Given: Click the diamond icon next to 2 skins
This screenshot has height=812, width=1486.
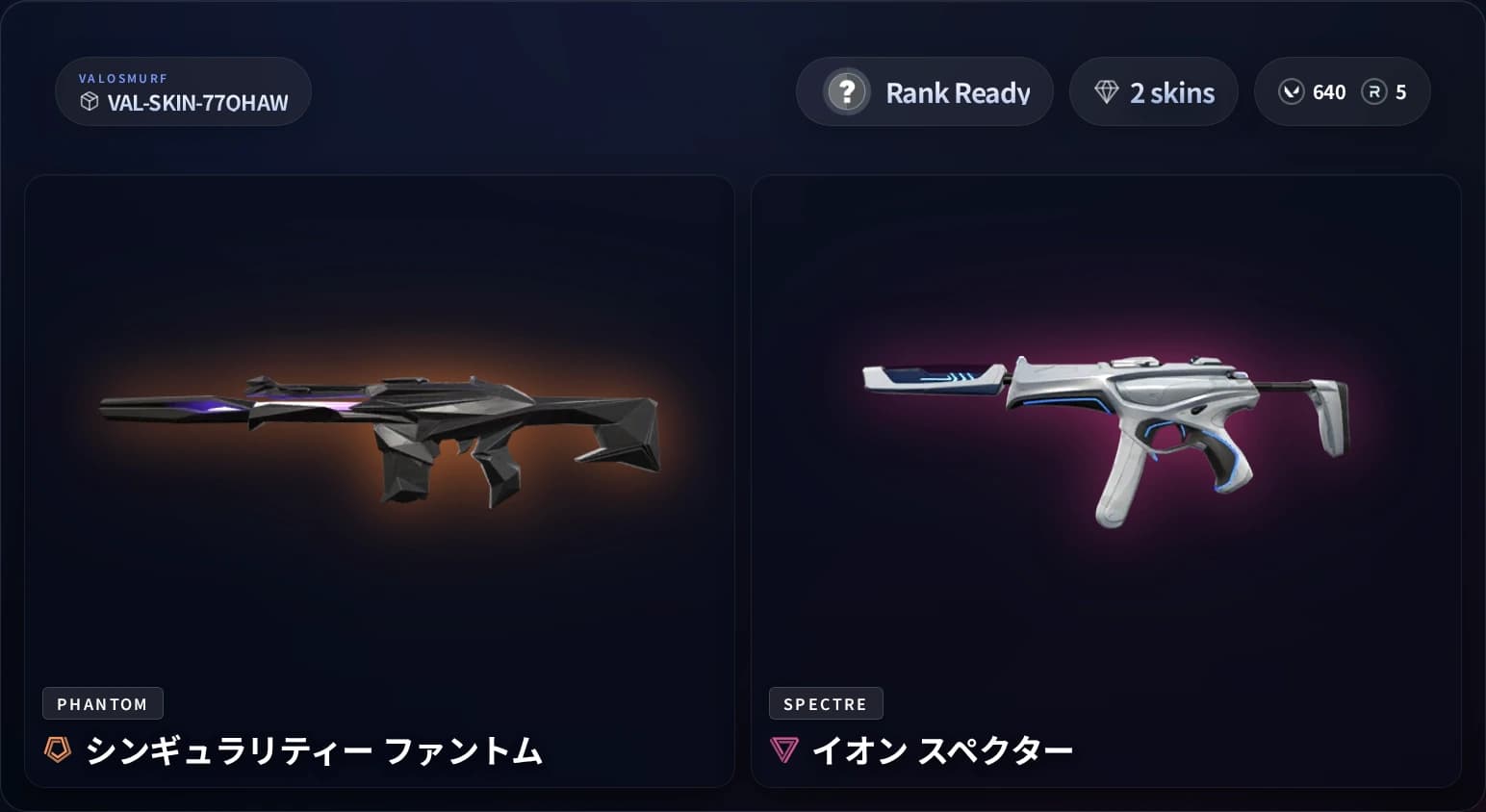Looking at the screenshot, I should 1106,92.
